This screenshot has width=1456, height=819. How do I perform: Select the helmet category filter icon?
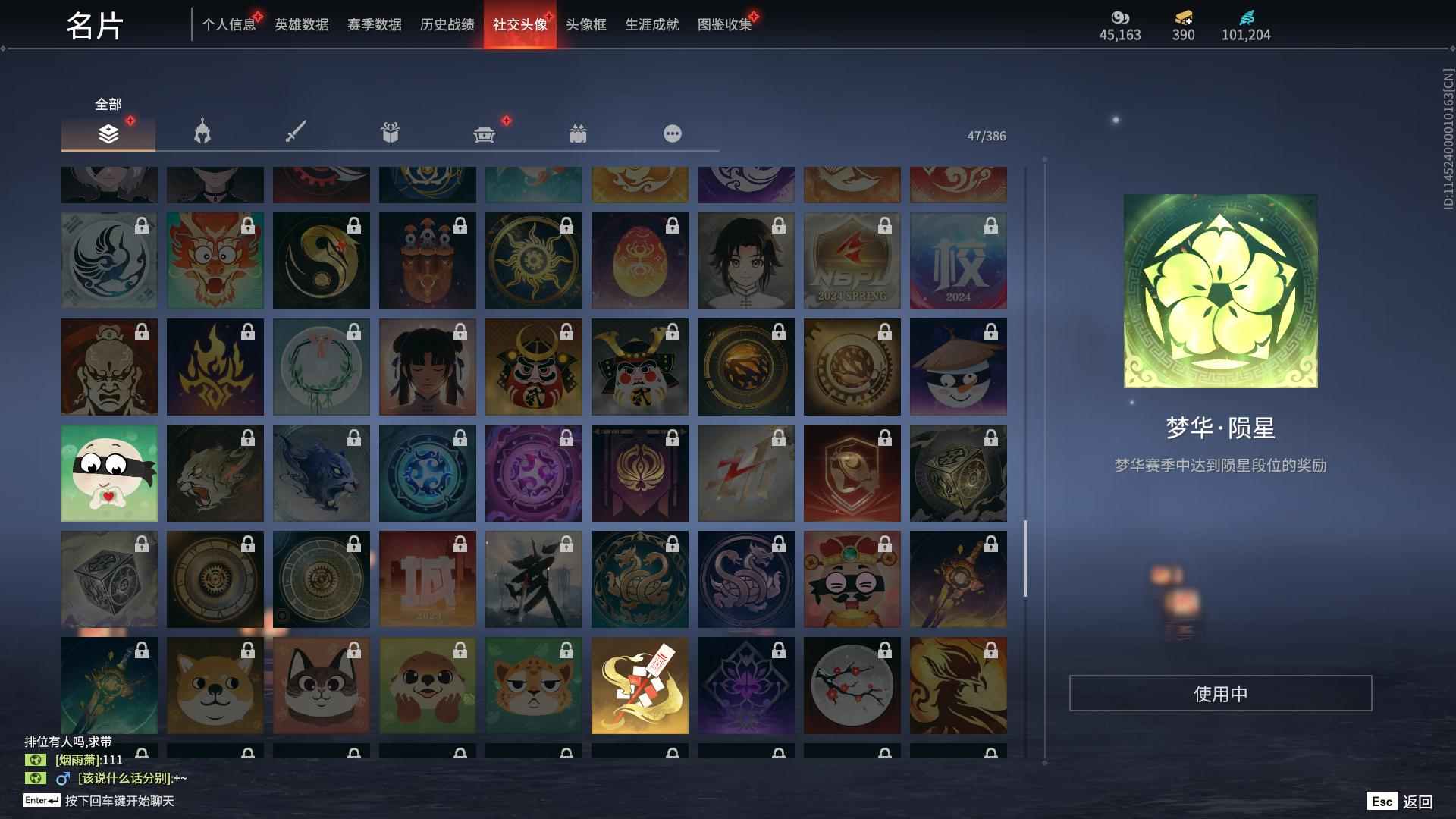tap(200, 133)
